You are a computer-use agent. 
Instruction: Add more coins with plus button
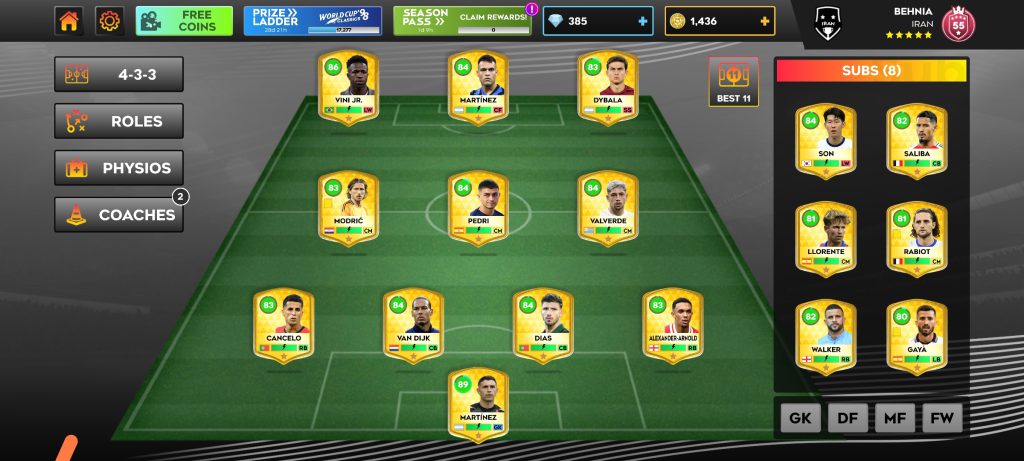[x=765, y=21]
